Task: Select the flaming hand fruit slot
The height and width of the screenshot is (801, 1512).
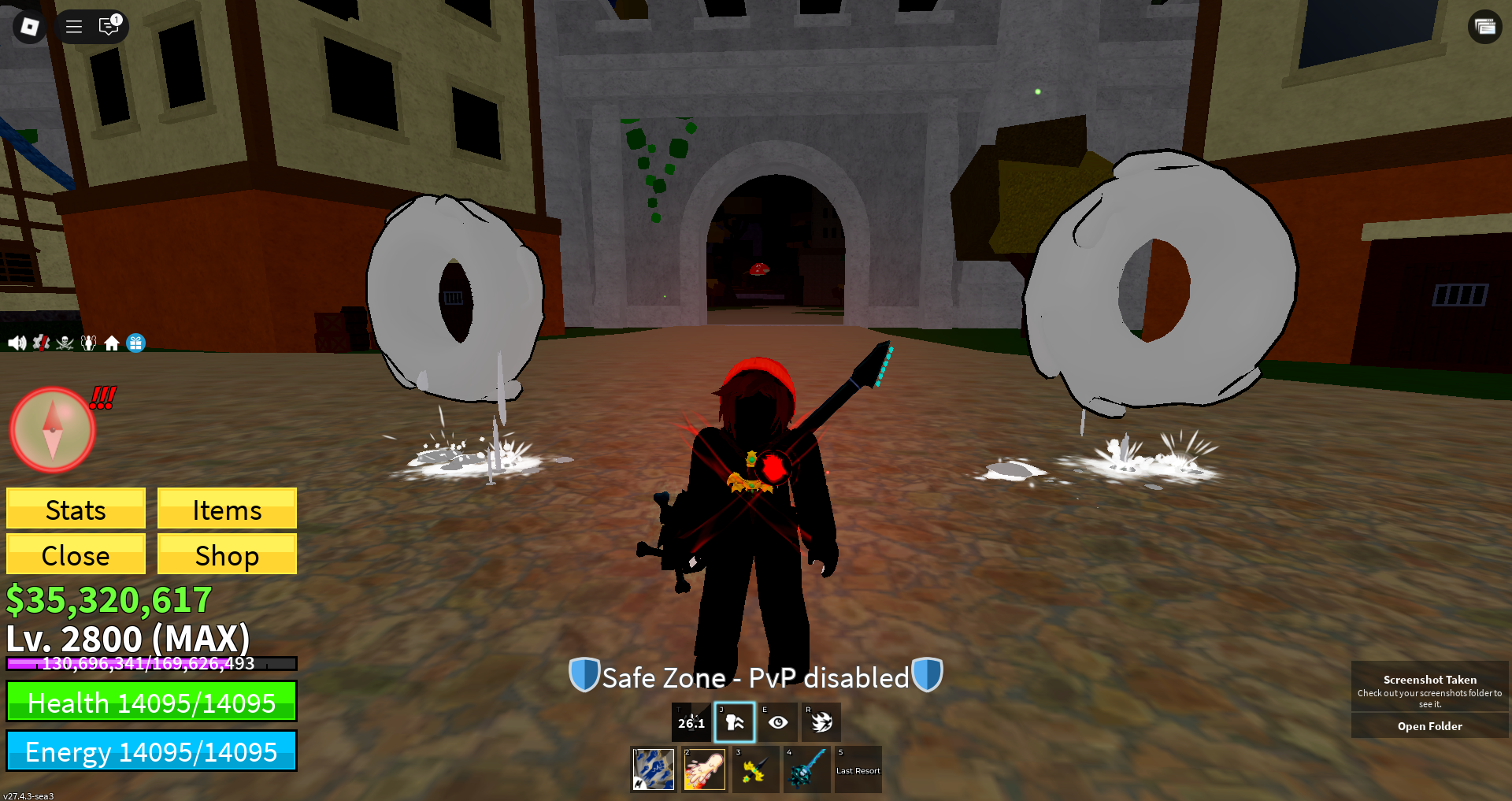Action: [x=704, y=769]
